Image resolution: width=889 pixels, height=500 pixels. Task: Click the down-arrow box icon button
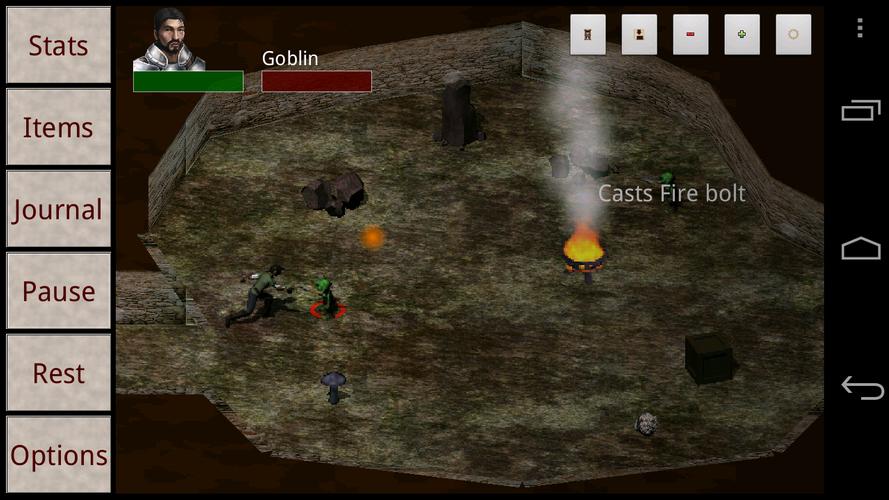click(x=639, y=35)
